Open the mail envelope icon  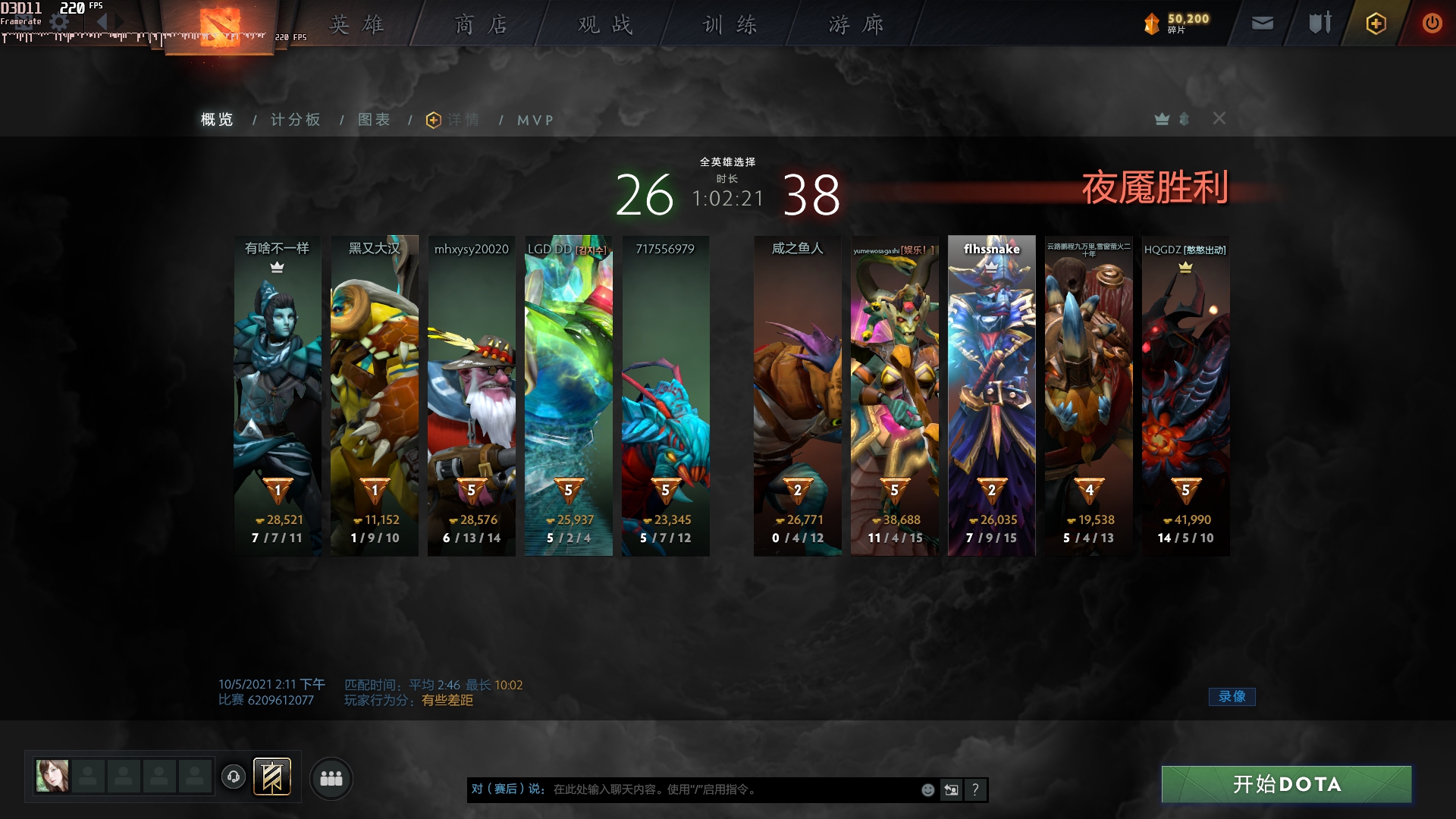coord(1263,24)
